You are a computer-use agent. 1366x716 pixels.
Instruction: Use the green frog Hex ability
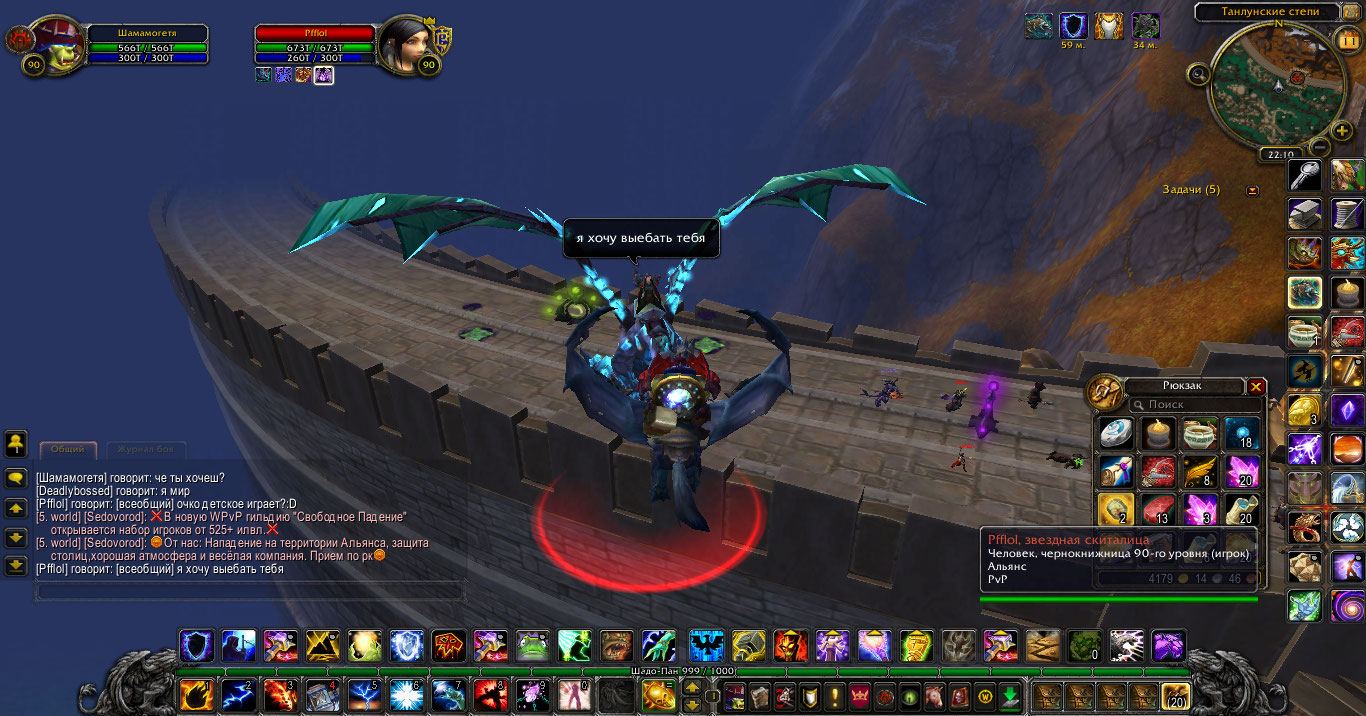tap(531, 646)
